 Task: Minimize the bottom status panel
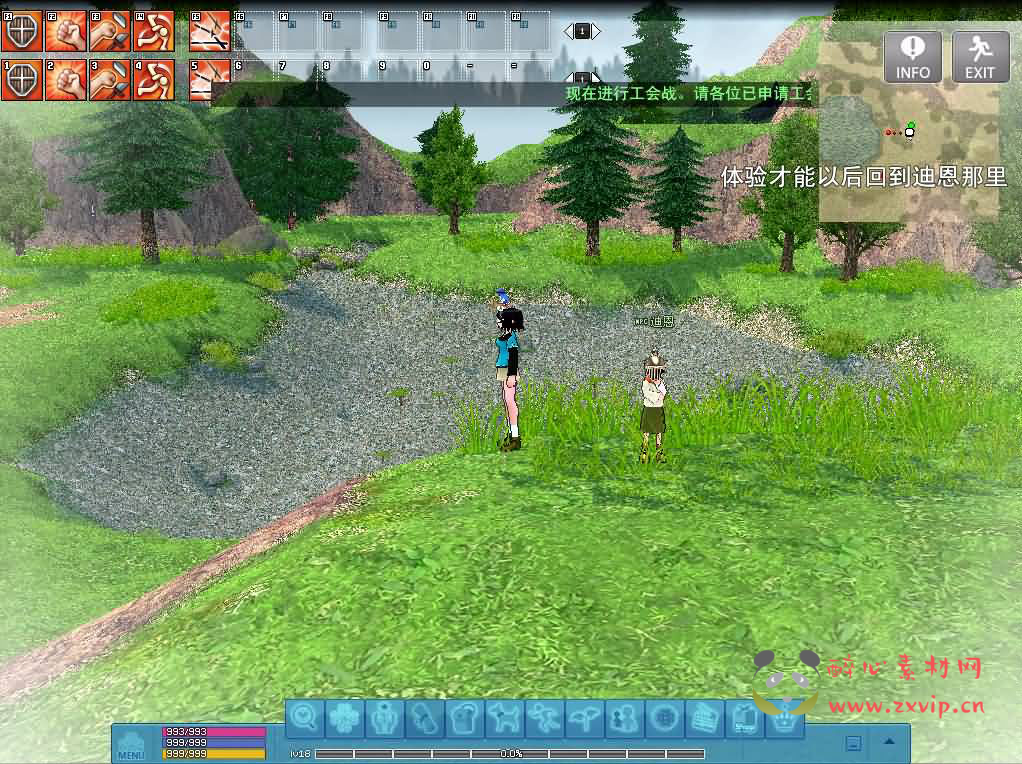tap(853, 743)
